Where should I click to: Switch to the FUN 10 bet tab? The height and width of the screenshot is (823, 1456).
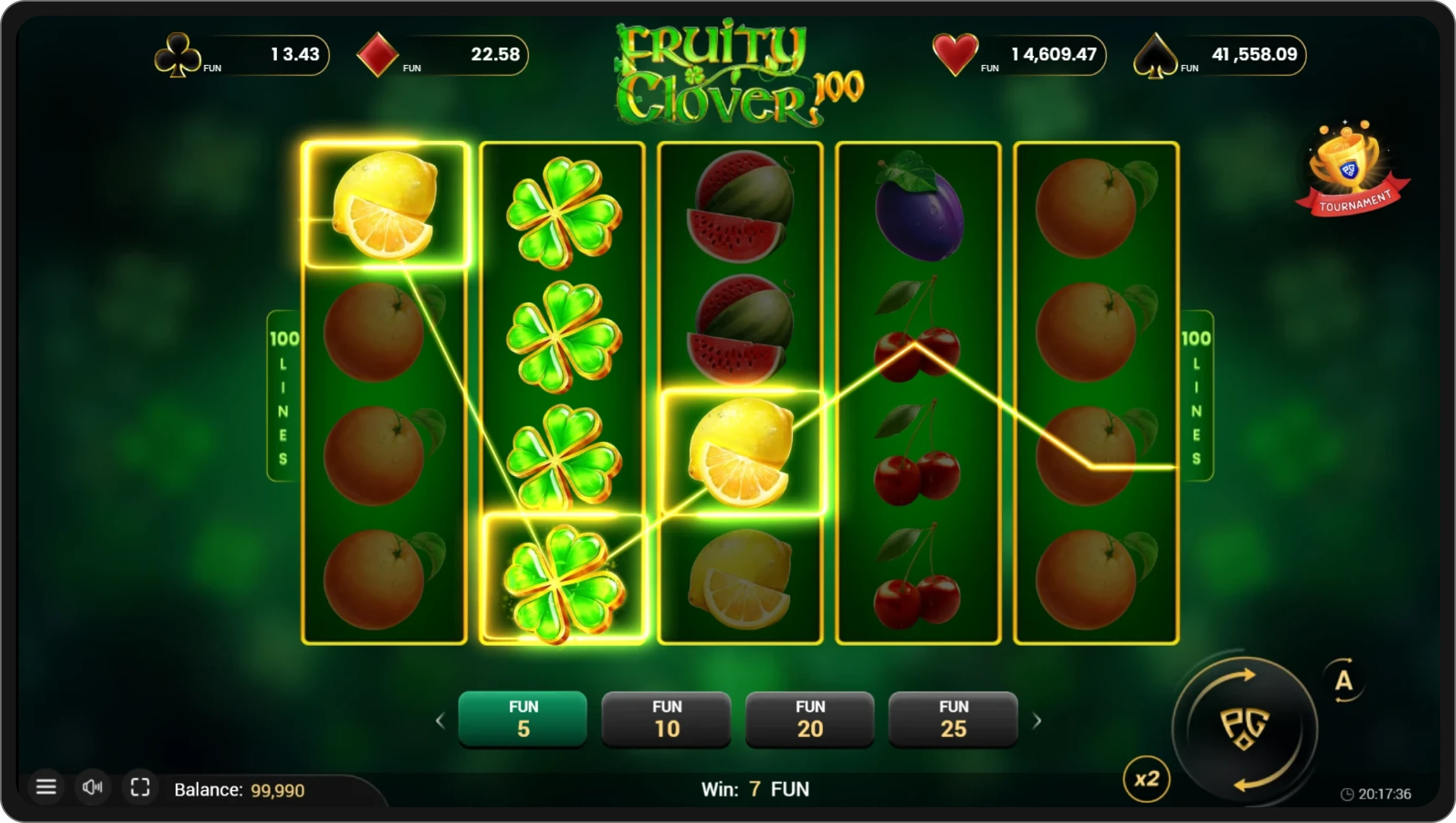click(x=666, y=719)
